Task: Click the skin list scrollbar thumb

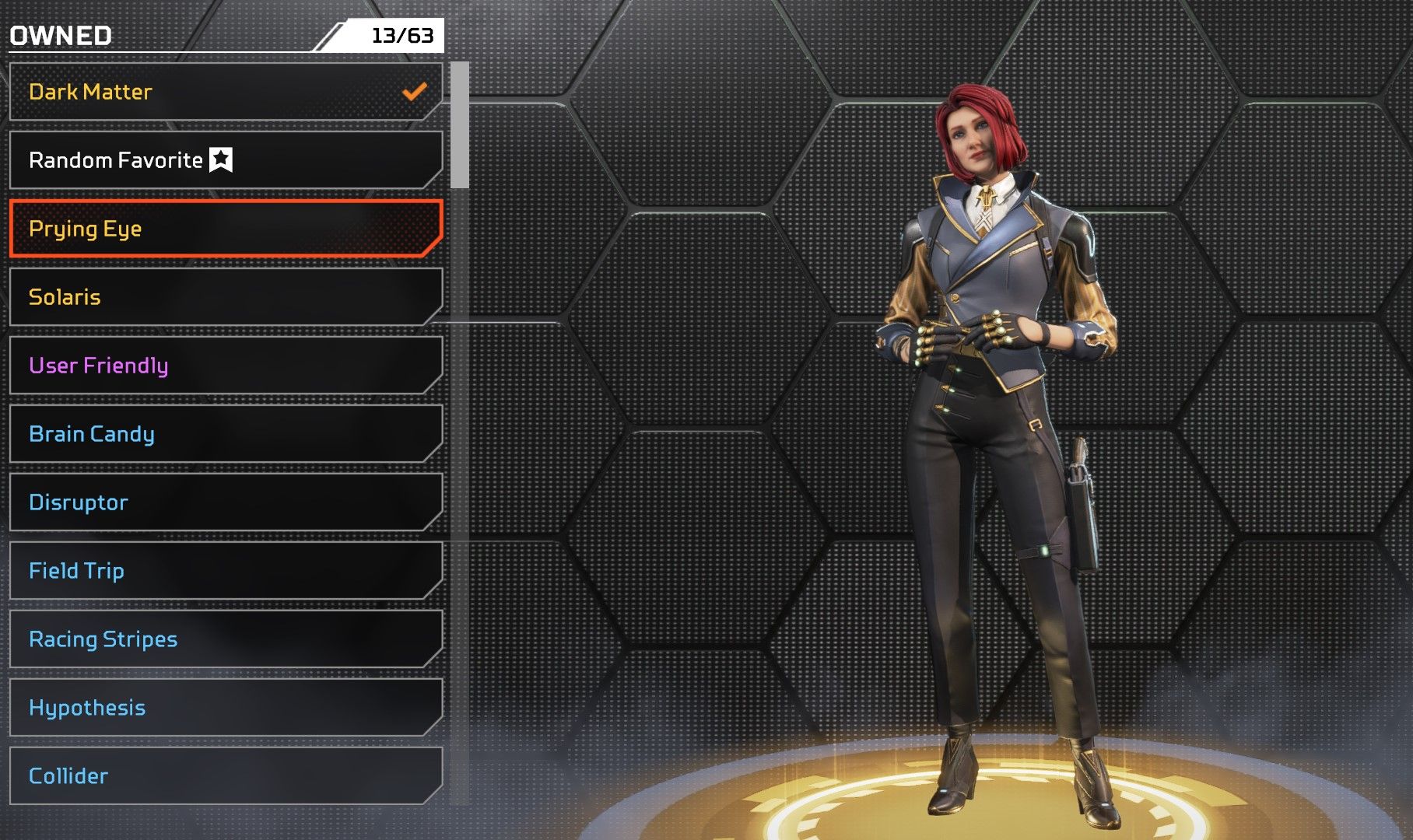Action: click(460, 125)
